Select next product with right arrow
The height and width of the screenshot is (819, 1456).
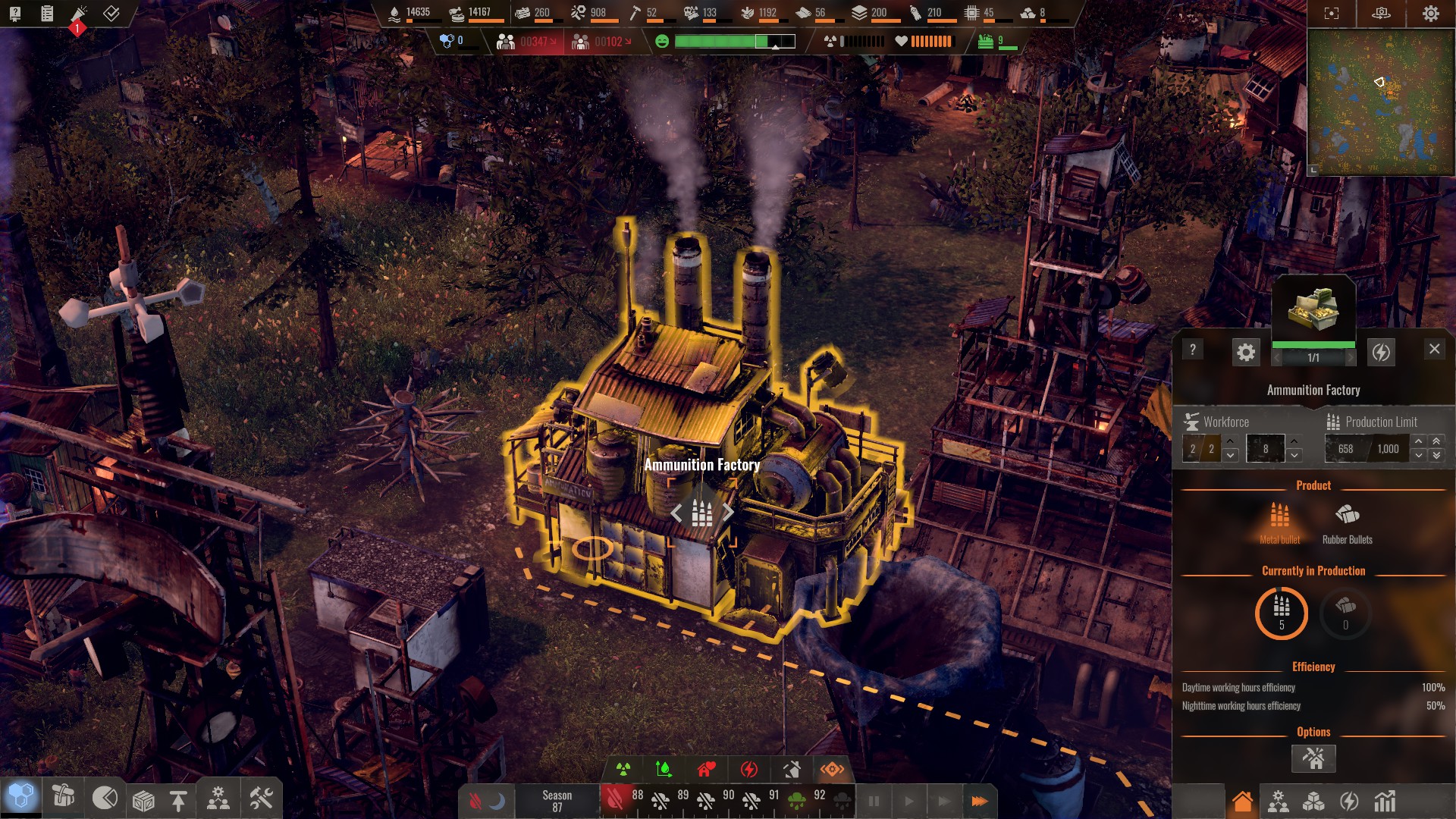point(728,513)
